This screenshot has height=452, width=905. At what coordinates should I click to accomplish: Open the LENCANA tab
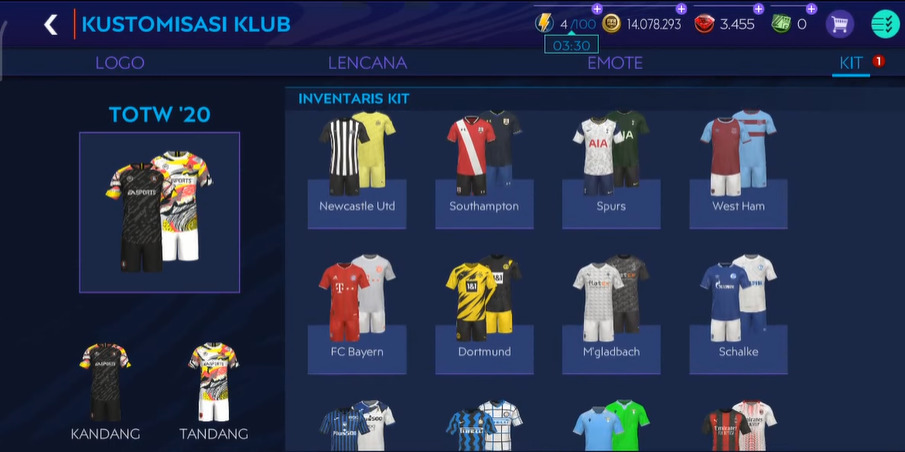coord(367,63)
